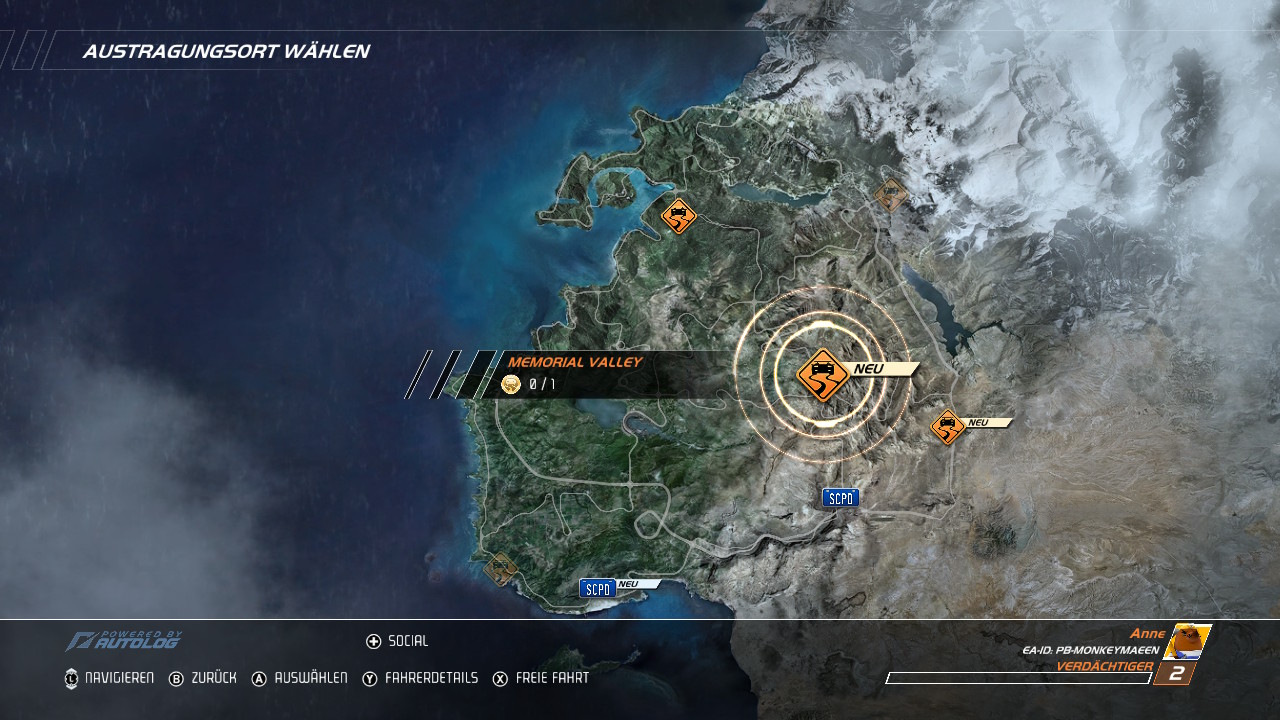The width and height of the screenshot is (1280, 720).
Task: Choose the SCPD marker tagged NEU
Action: coord(598,588)
